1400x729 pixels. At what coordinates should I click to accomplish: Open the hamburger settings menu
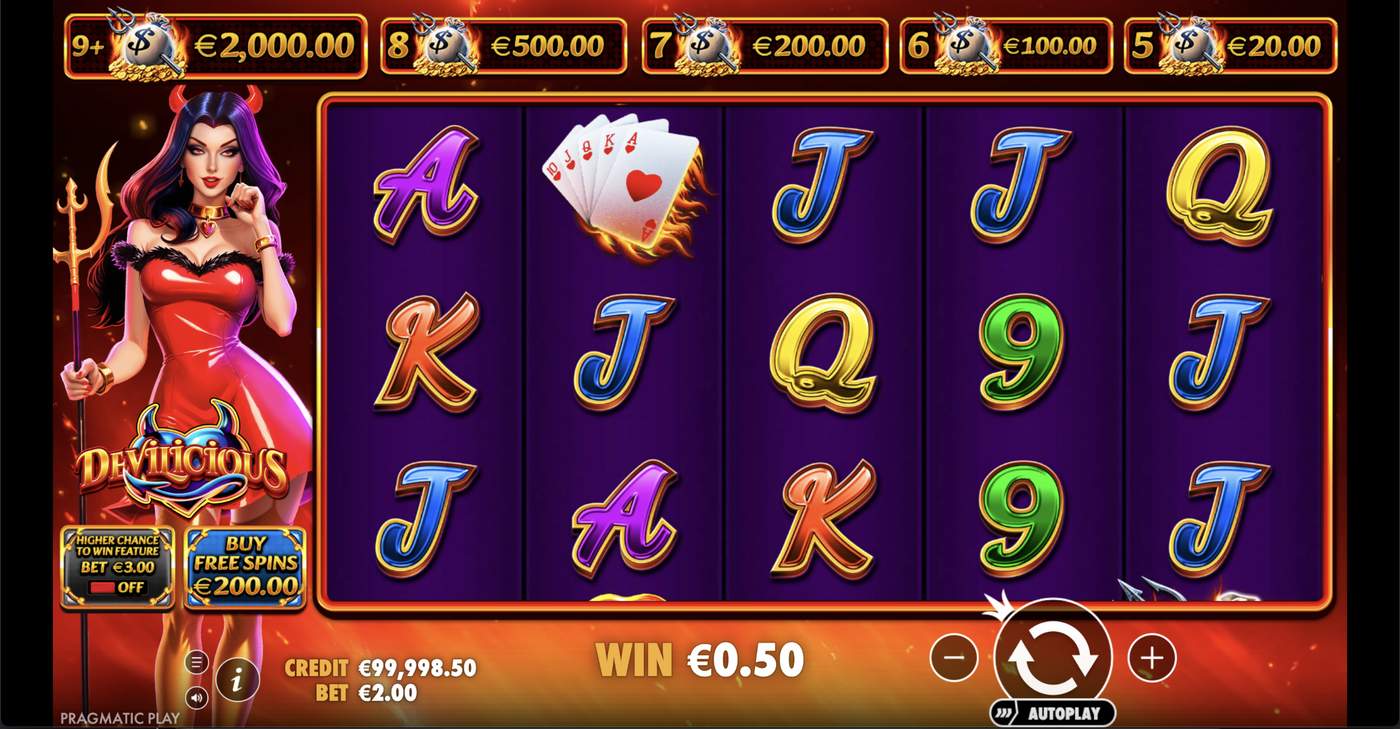coord(197,662)
